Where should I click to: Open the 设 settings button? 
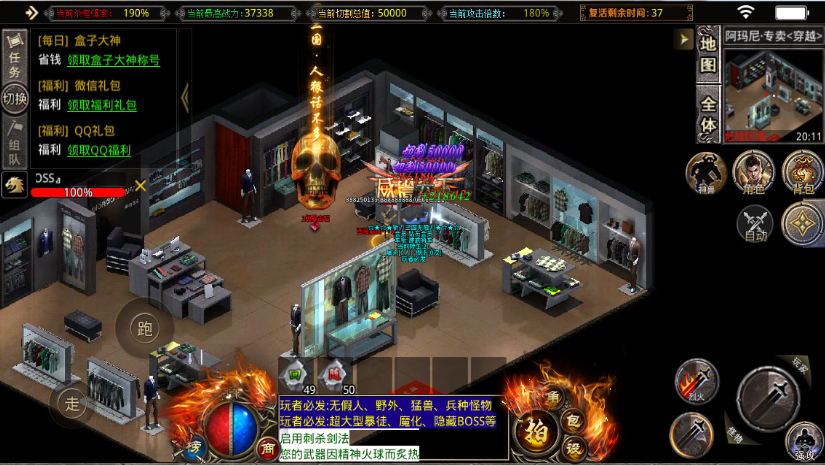tap(574, 446)
